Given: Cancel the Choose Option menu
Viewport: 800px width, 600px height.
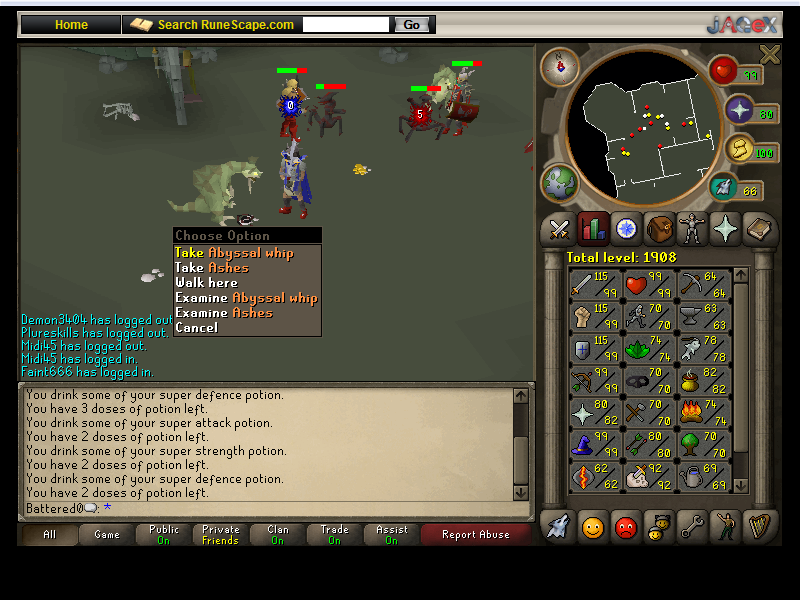Looking at the screenshot, I should coord(196,328).
